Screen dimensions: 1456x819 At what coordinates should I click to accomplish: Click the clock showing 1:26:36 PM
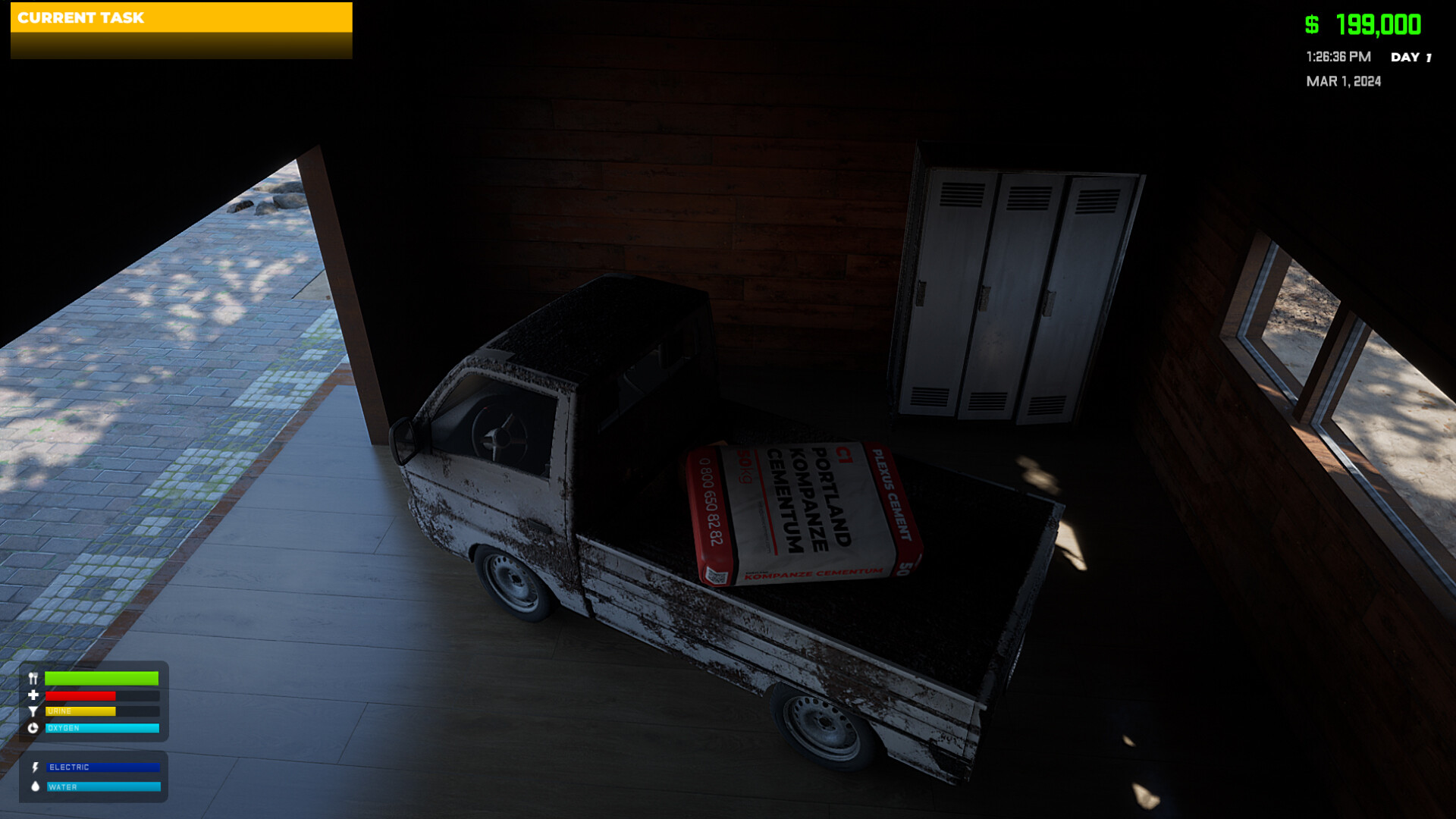click(x=1337, y=56)
